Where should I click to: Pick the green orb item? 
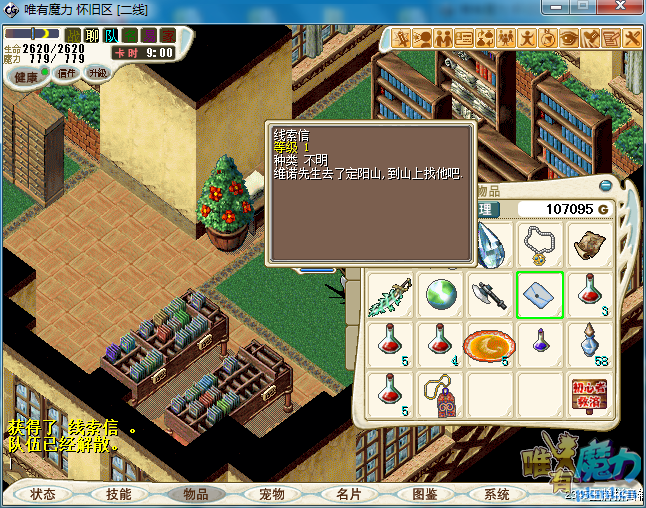pos(440,294)
